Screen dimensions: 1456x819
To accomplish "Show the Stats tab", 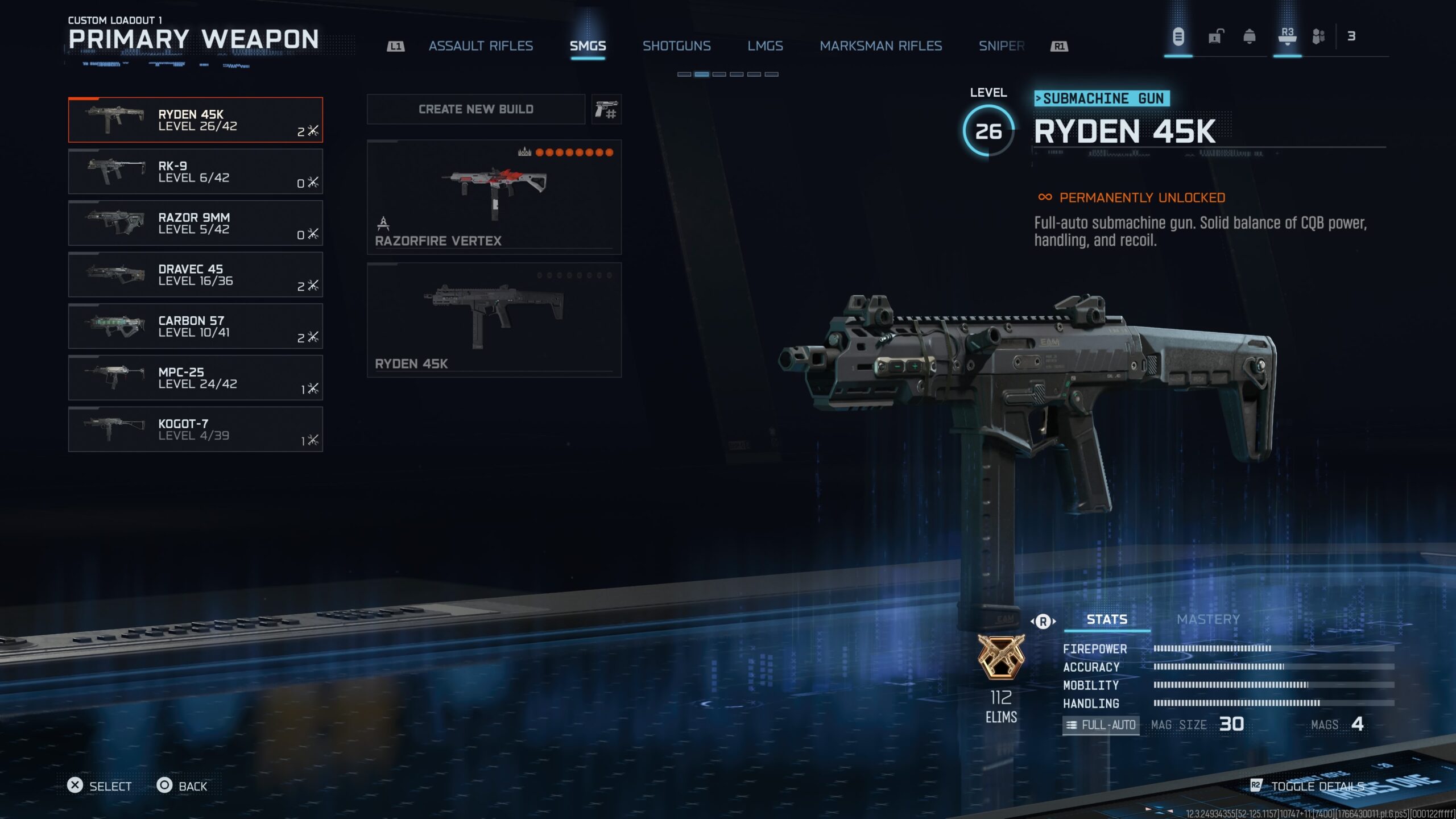I will [1107, 619].
